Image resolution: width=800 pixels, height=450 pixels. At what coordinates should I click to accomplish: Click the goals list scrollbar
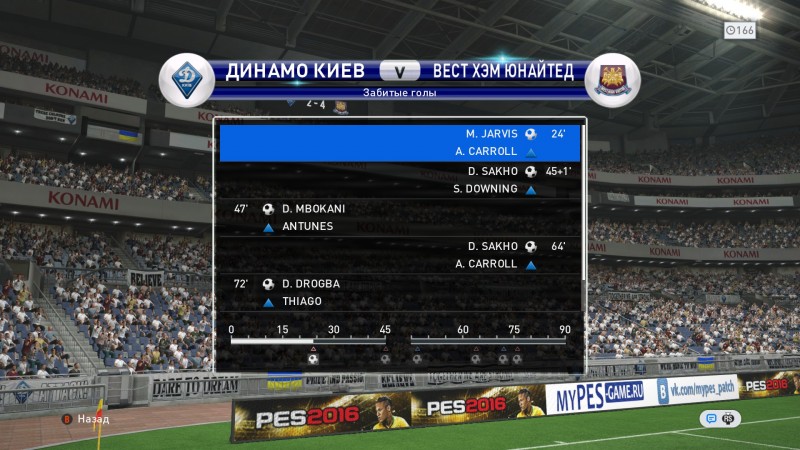click(x=584, y=215)
